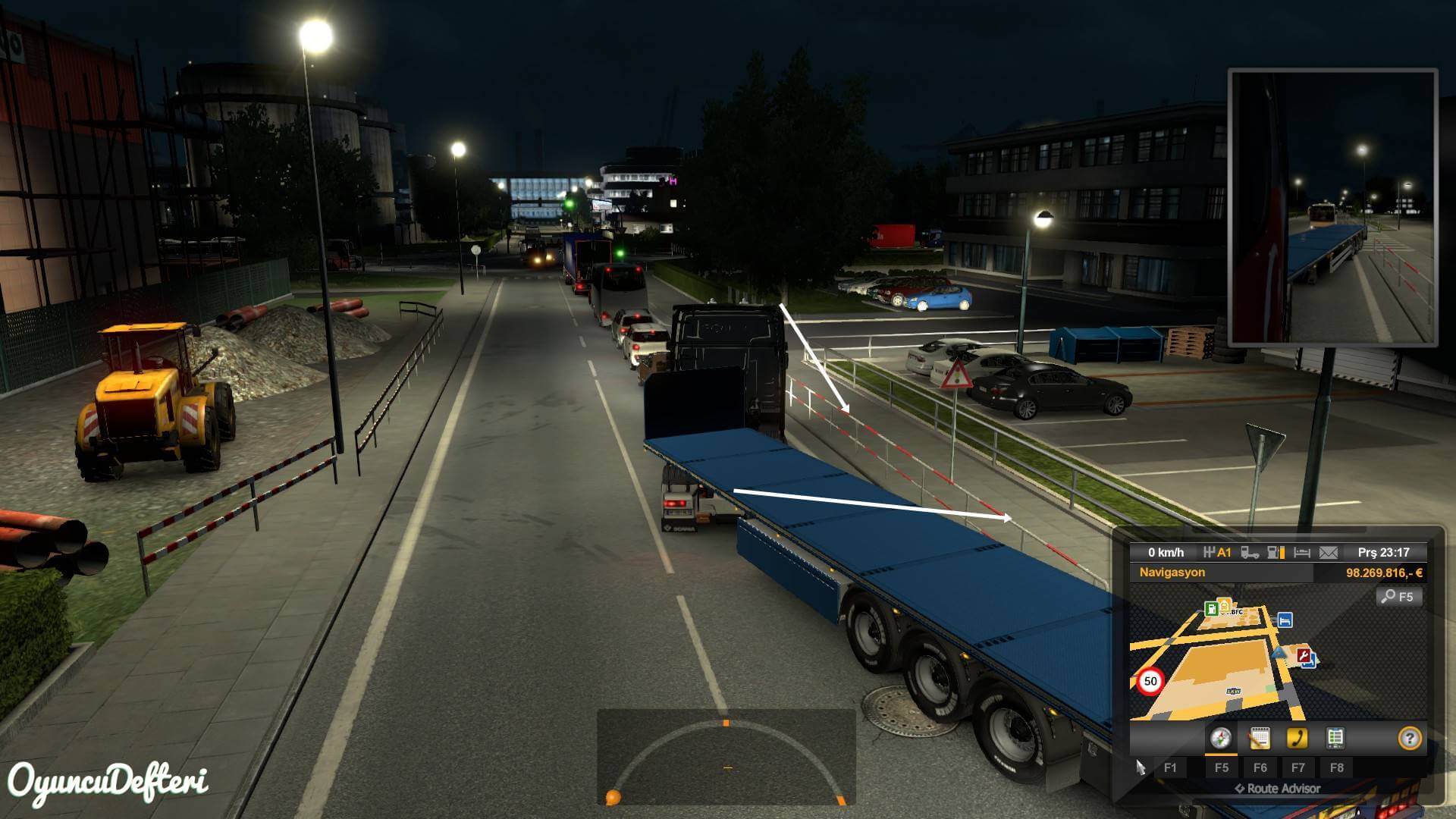Open the envelope mail icon
The width and height of the screenshot is (1456, 819).
click(x=1329, y=553)
